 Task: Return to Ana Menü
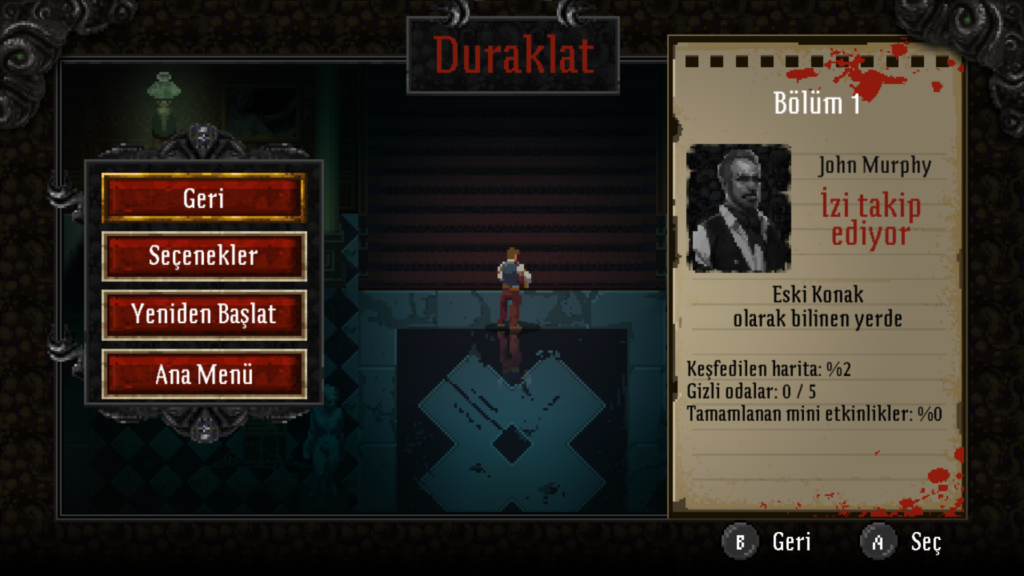pos(203,374)
